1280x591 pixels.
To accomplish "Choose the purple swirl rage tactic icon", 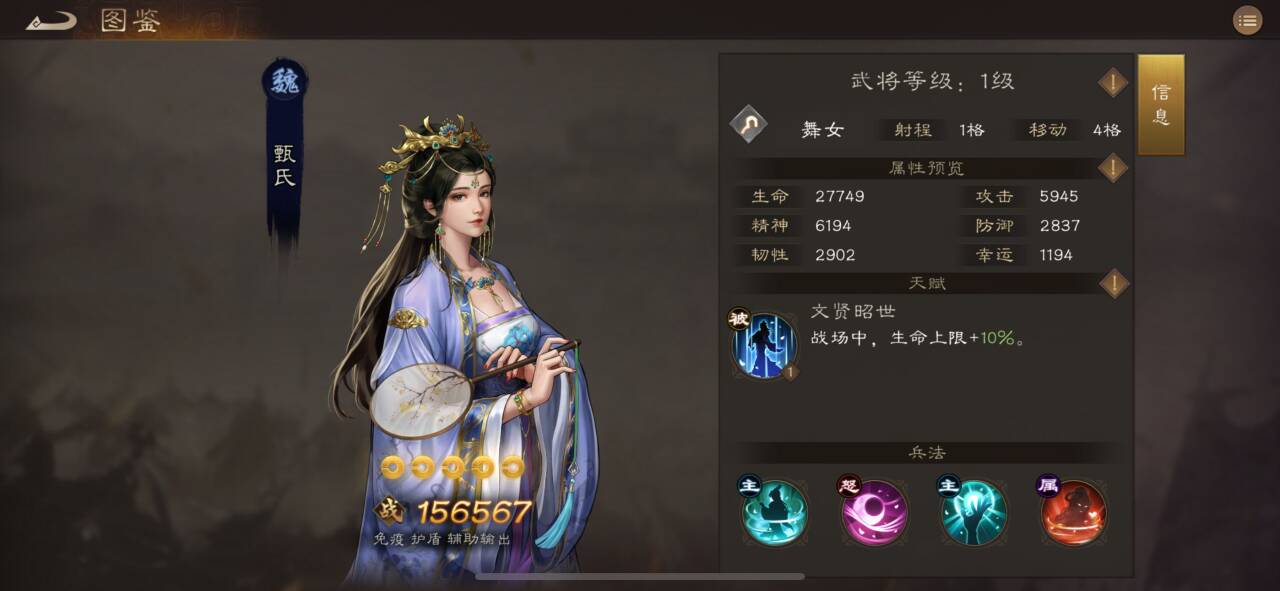I will [874, 511].
